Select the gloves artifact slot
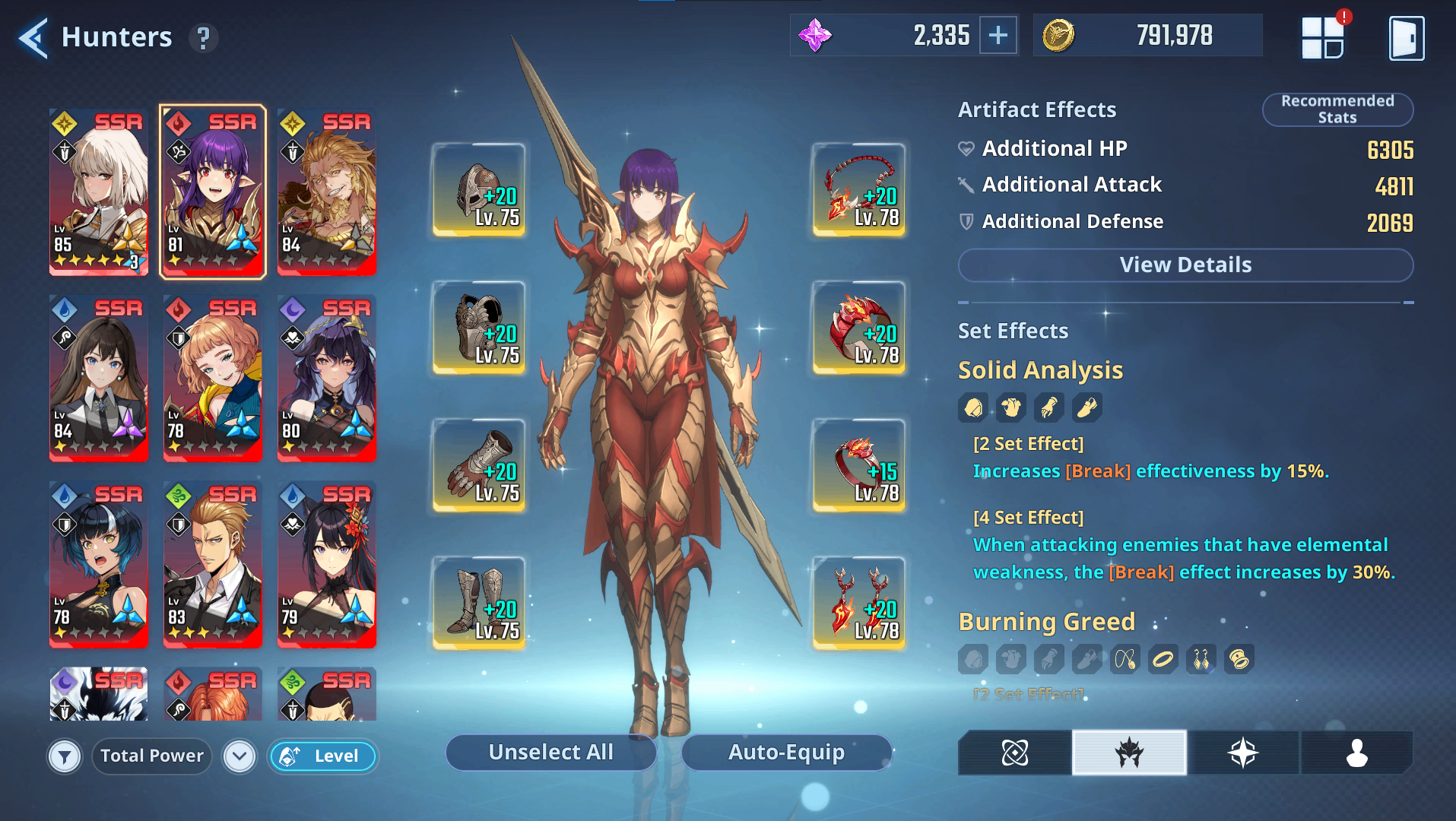Screen dimensions: 1456x821 [x=479, y=465]
